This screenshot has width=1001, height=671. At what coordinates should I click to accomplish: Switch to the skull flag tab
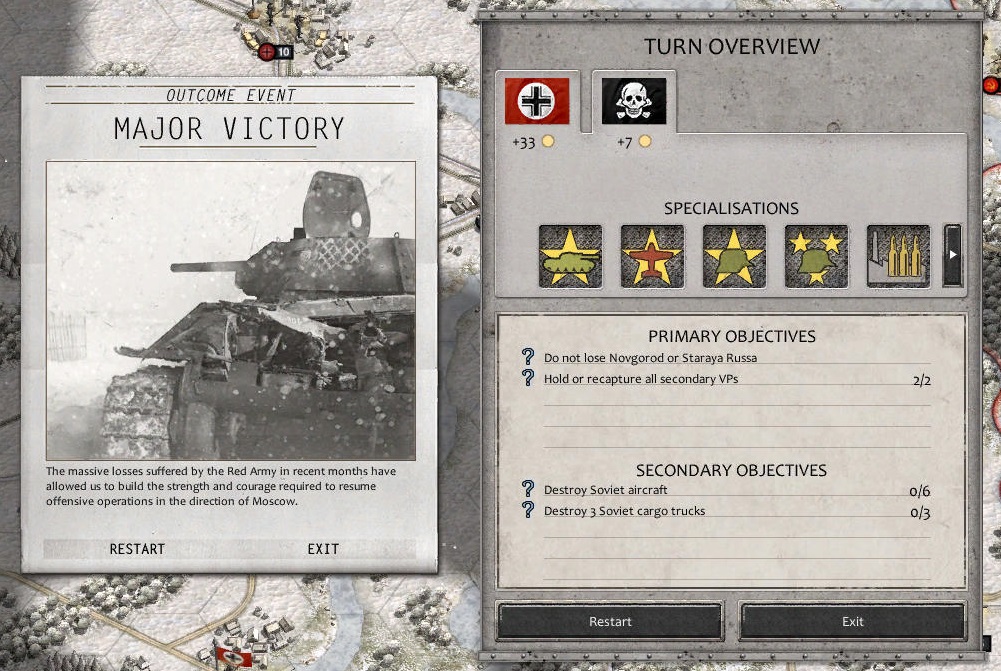[x=634, y=101]
